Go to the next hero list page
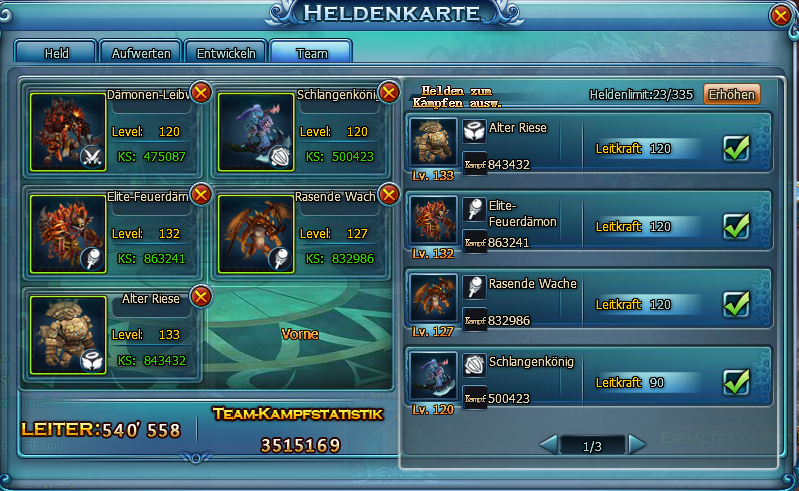 point(637,444)
